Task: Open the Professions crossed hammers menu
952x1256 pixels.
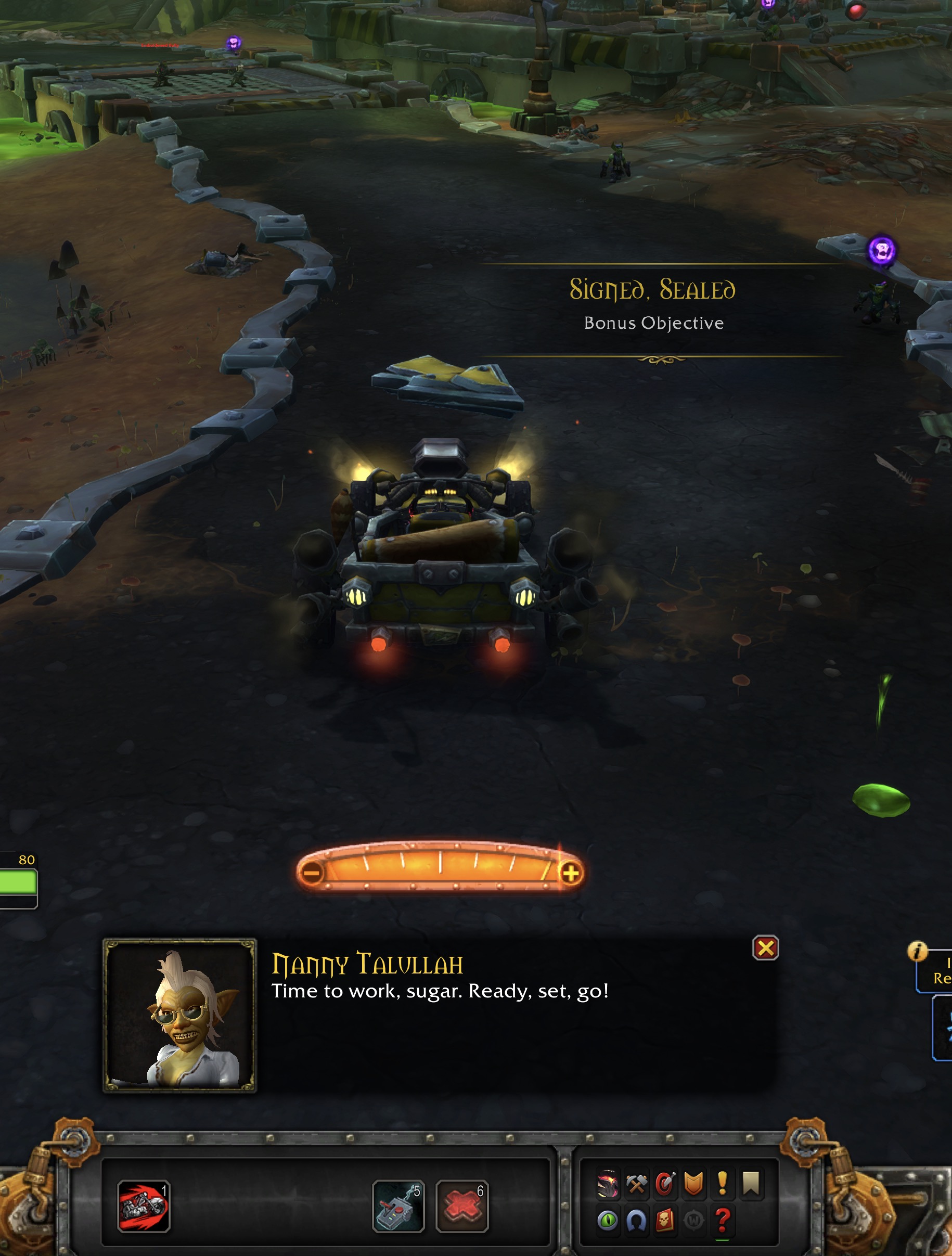Action: pyautogui.click(x=636, y=1184)
